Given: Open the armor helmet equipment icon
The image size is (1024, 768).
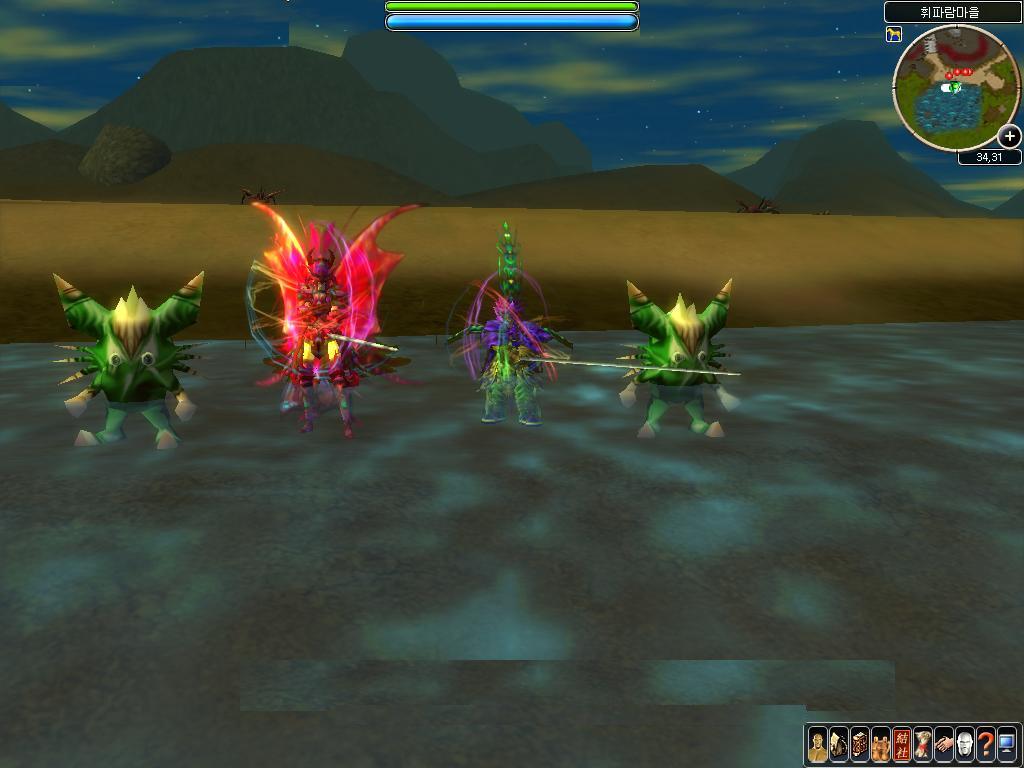Looking at the screenshot, I should (x=839, y=744).
